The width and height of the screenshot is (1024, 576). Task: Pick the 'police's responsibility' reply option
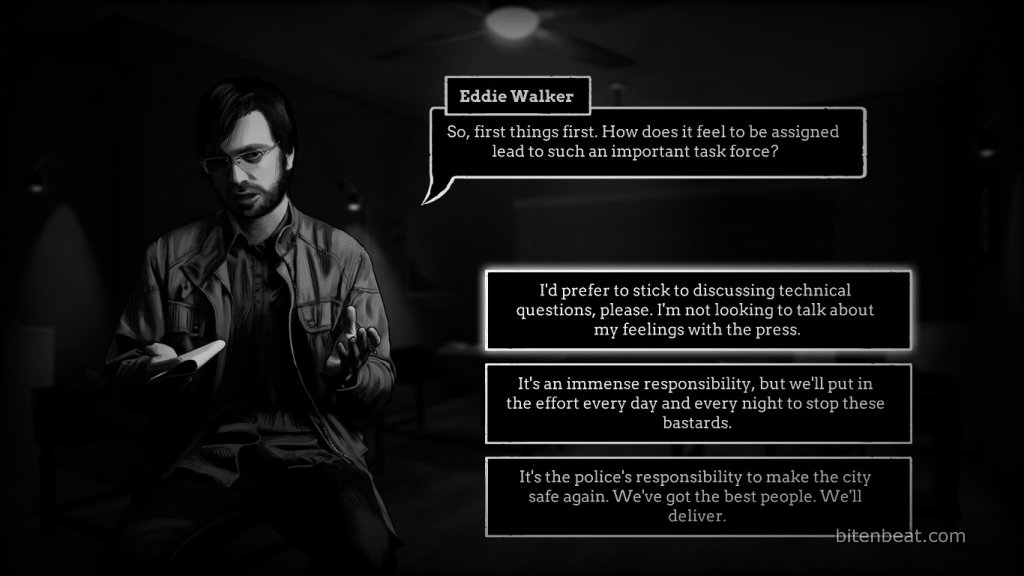click(698, 496)
